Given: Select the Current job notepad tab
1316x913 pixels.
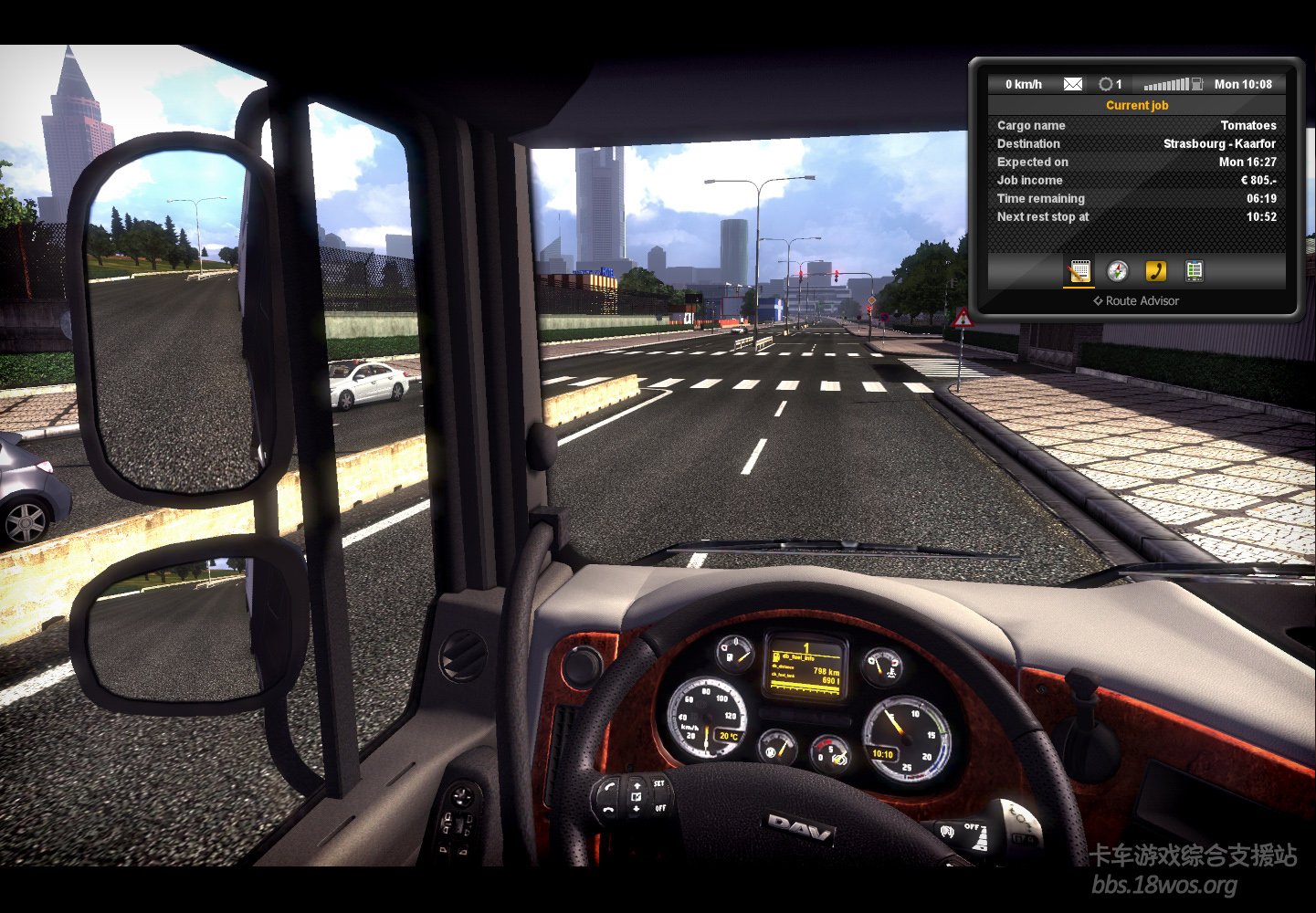Looking at the screenshot, I should point(1079,271).
